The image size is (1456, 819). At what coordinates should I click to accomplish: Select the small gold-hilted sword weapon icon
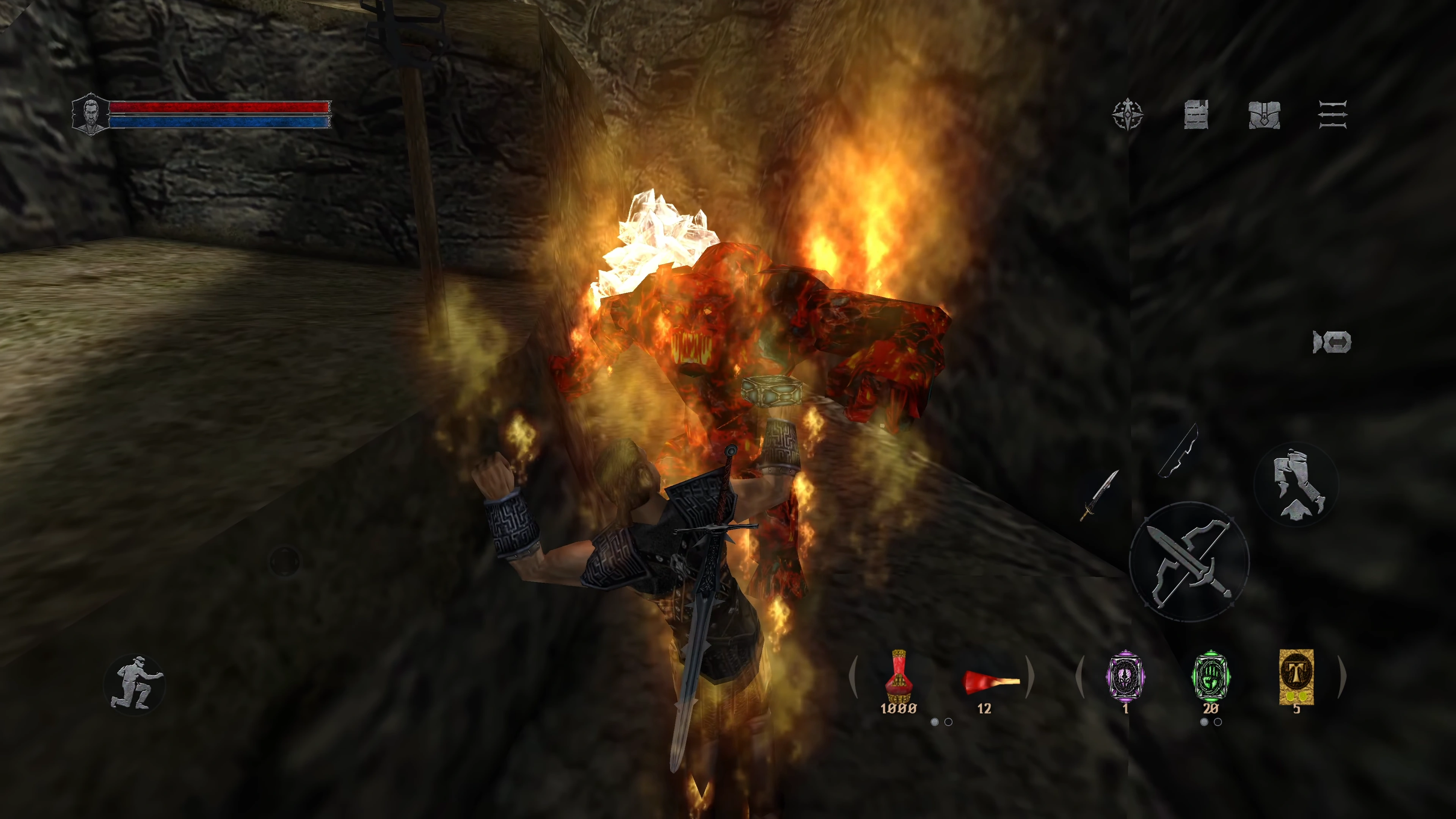click(1099, 495)
